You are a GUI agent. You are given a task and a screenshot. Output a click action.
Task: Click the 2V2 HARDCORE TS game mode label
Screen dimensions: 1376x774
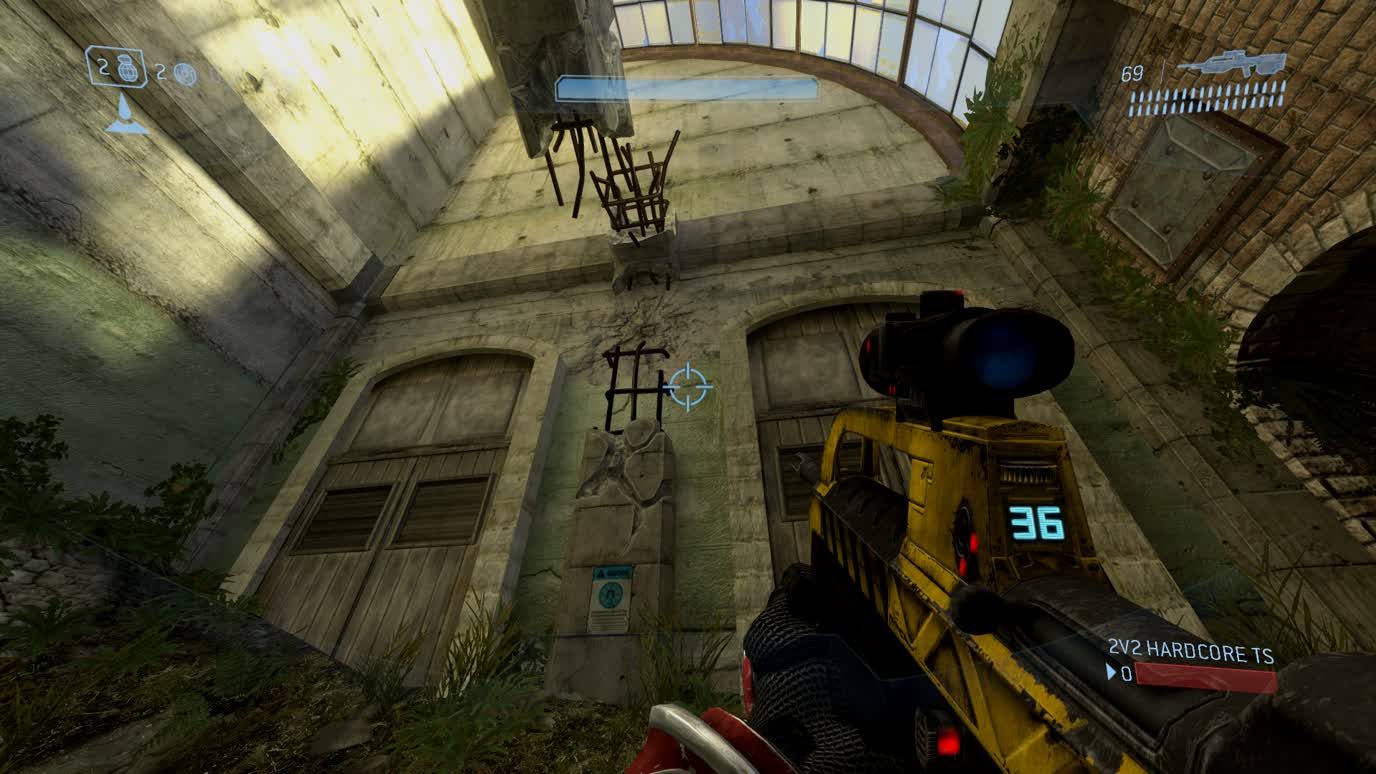click(x=1190, y=653)
